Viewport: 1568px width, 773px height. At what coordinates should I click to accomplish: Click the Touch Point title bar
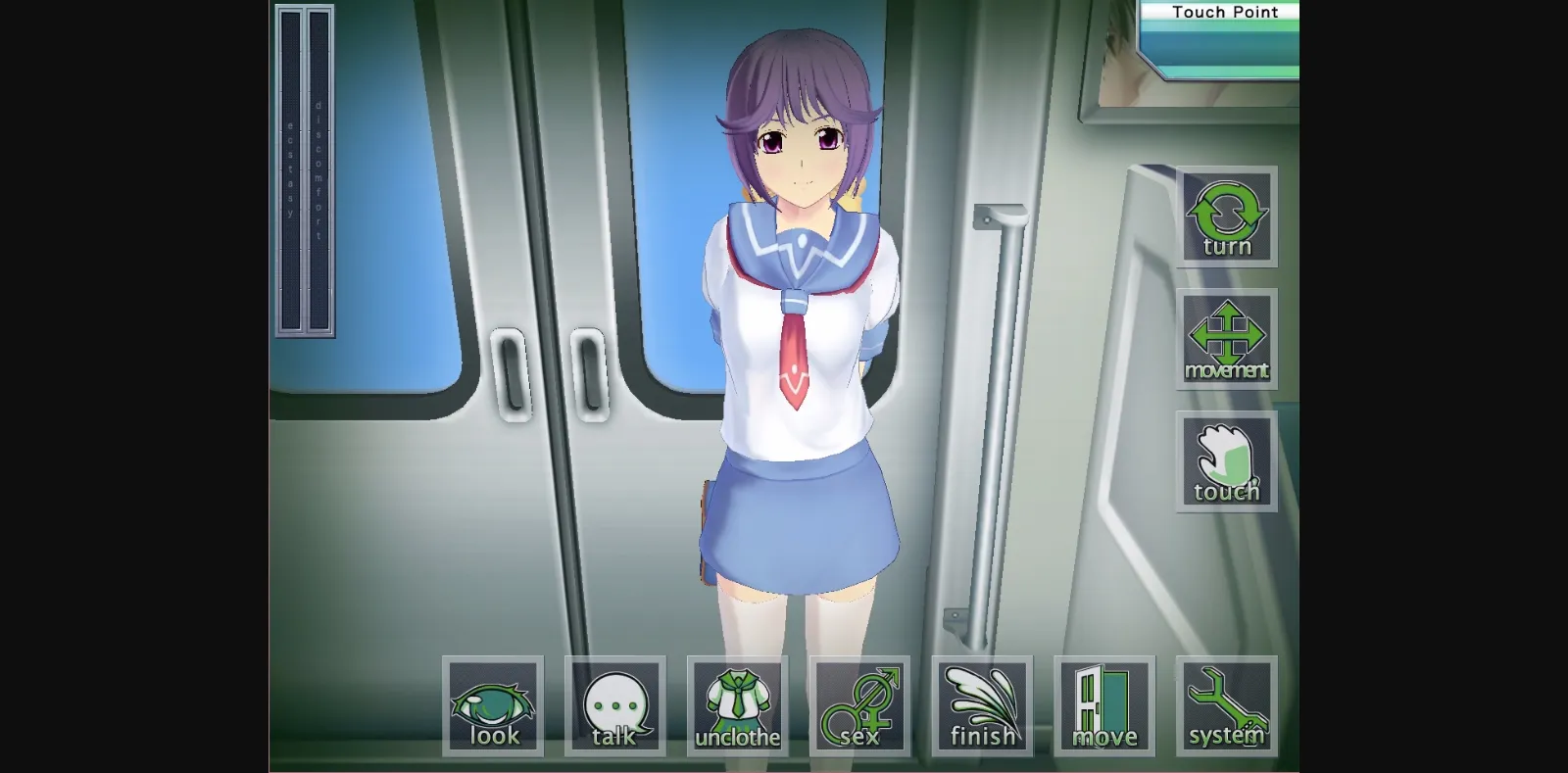pos(1225,11)
